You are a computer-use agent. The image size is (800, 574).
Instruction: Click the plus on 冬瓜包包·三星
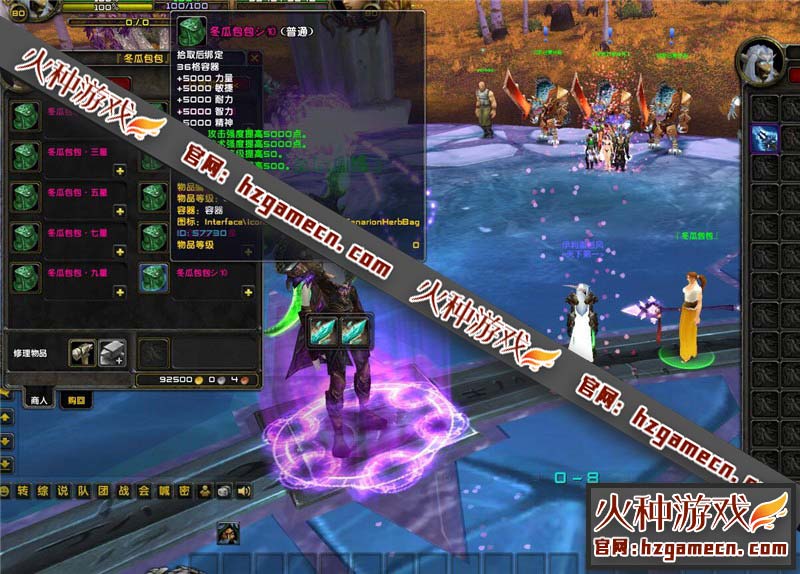click(x=119, y=170)
